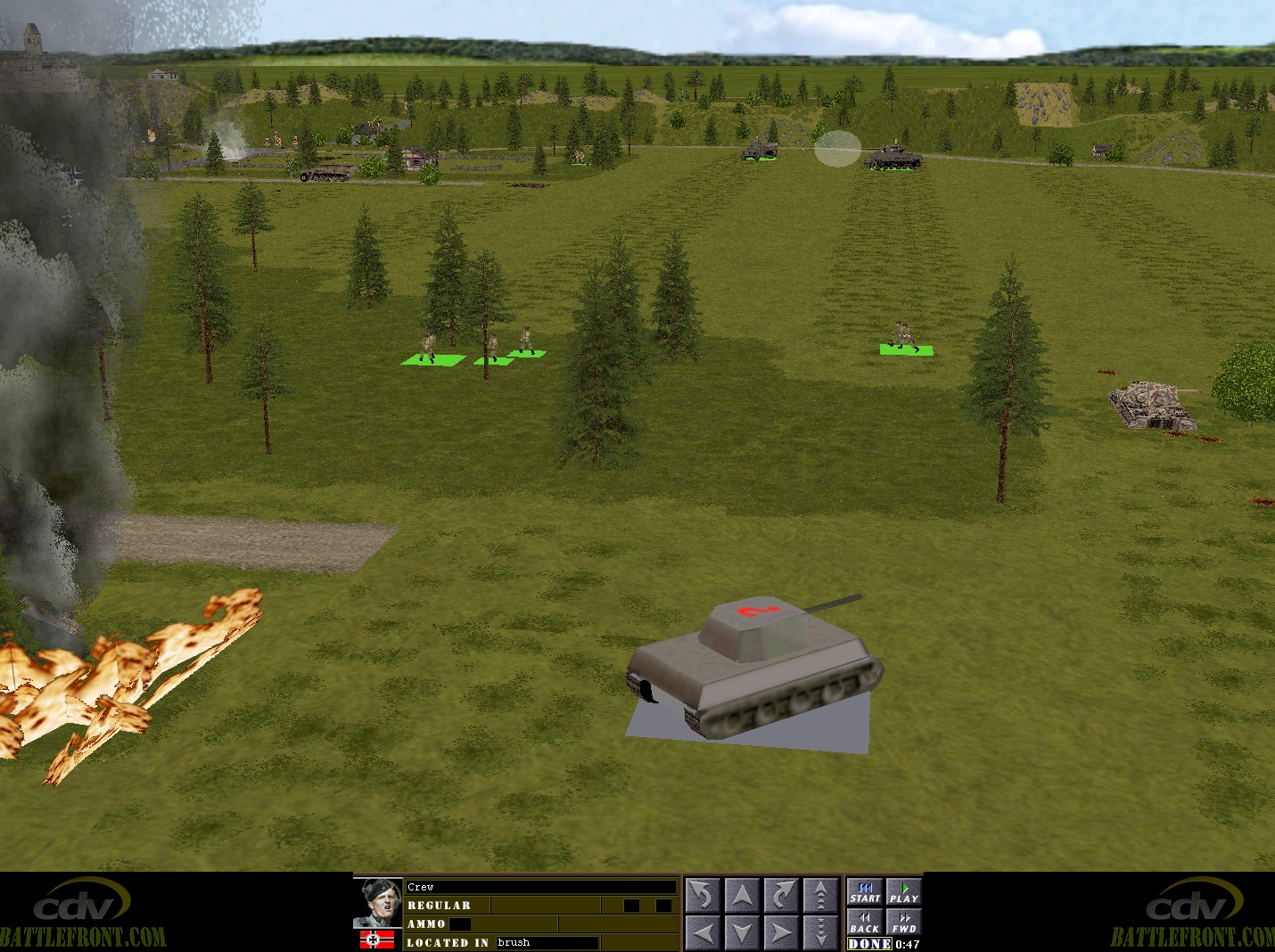Click the Play replay button
1275x952 pixels.
point(903,892)
